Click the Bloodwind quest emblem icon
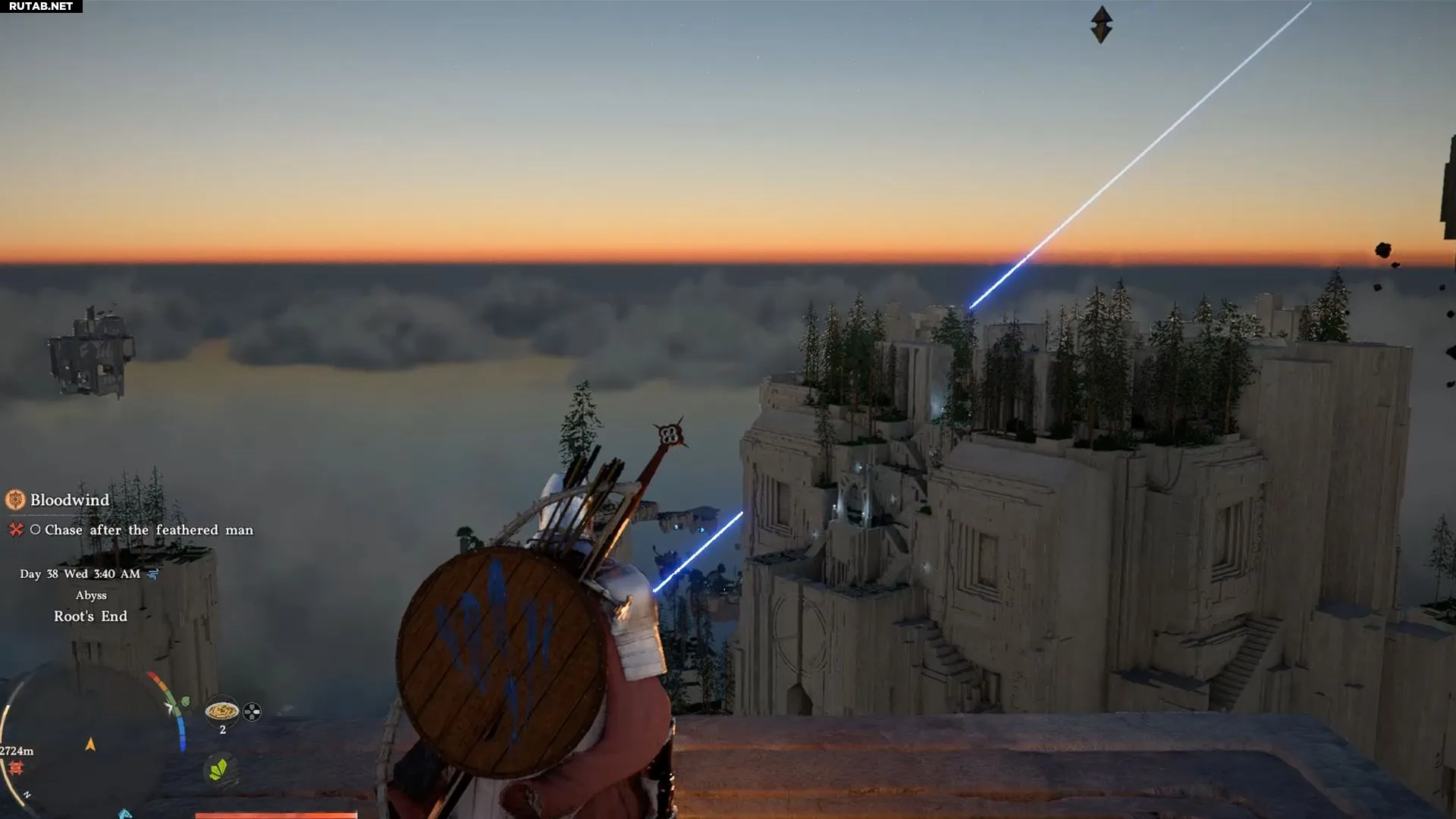 pyautogui.click(x=15, y=500)
